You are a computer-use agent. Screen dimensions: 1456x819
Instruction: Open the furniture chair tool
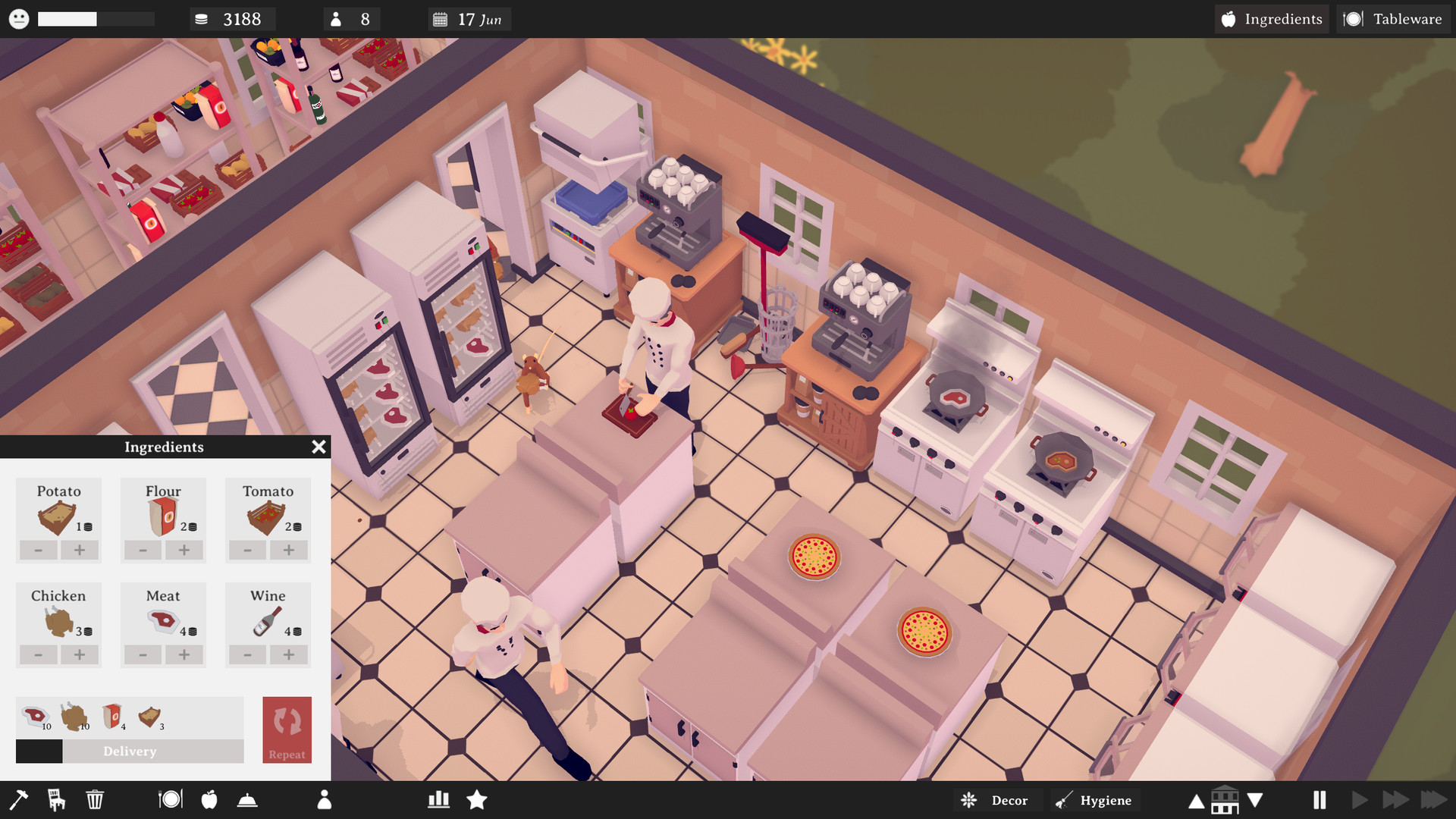[57, 799]
